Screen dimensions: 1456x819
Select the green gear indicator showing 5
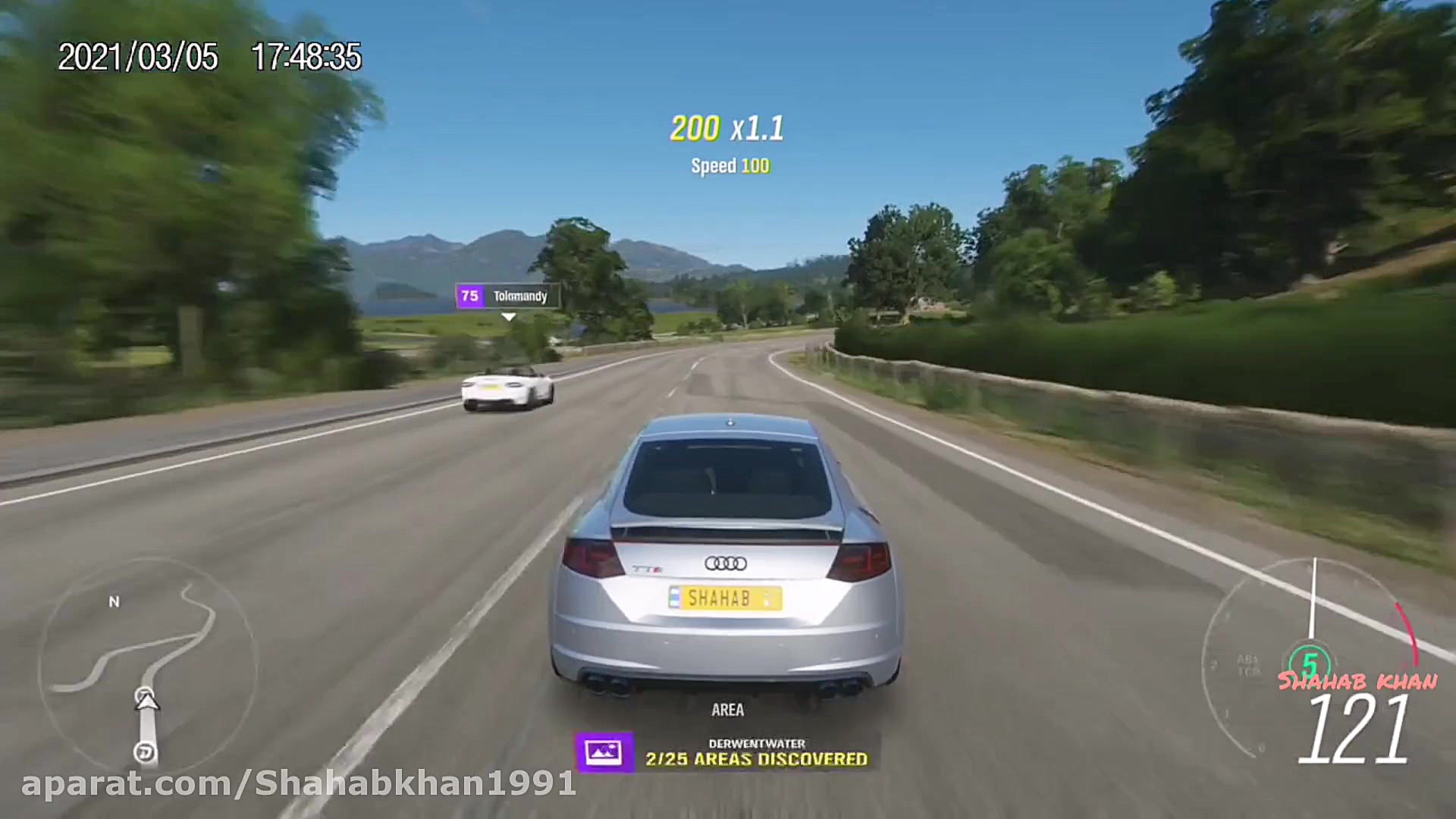[1310, 661]
